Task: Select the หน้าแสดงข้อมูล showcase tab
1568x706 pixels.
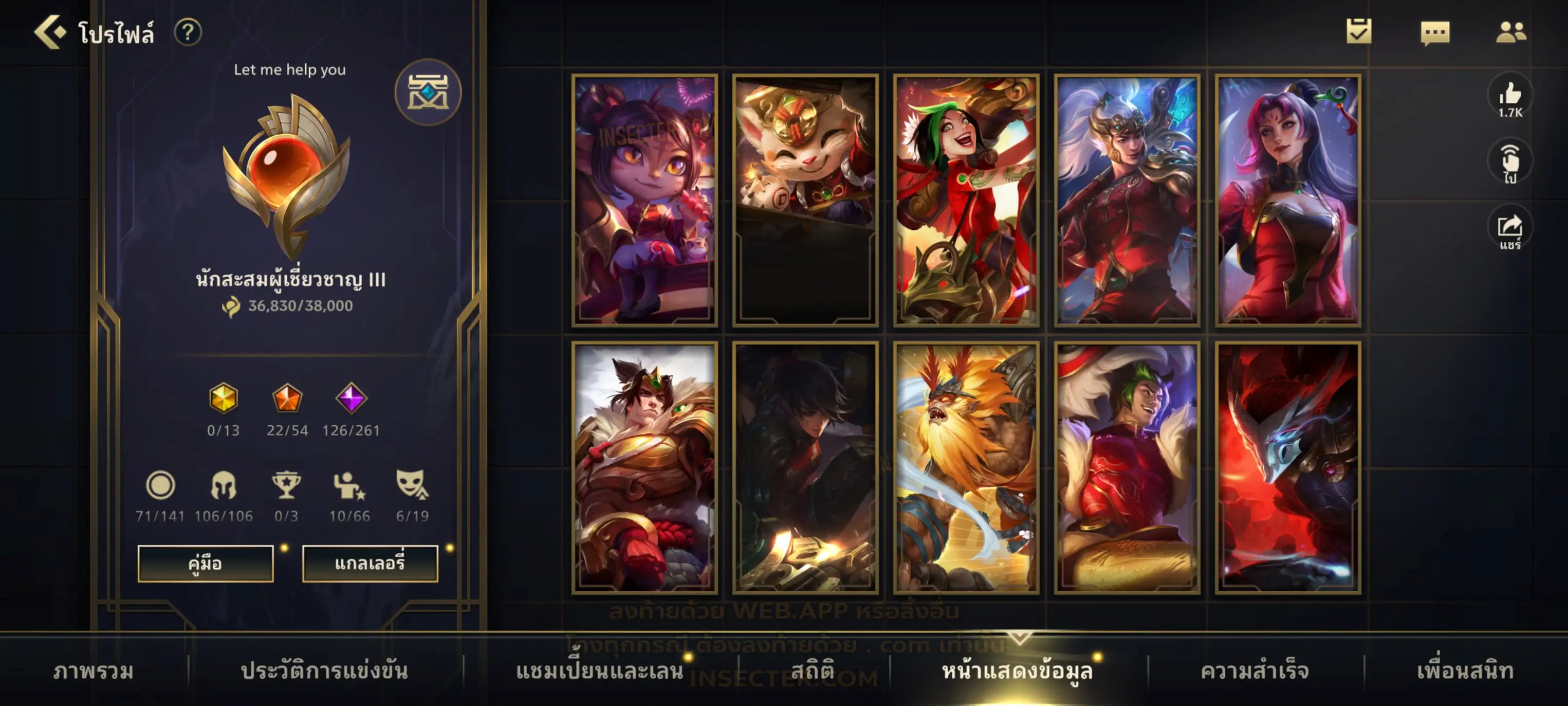Action: tap(1017, 671)
